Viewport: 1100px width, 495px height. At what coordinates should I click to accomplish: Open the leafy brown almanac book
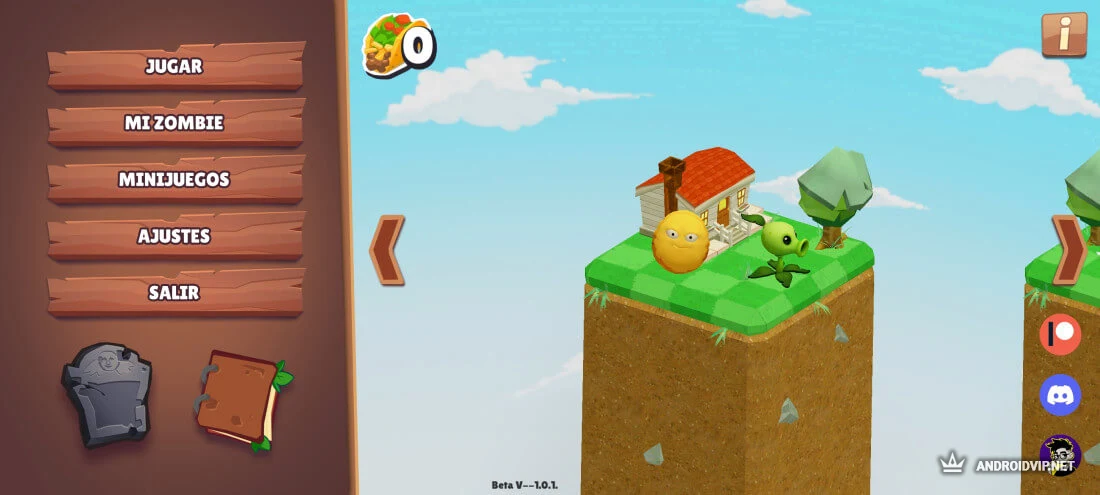pos(240,399)
